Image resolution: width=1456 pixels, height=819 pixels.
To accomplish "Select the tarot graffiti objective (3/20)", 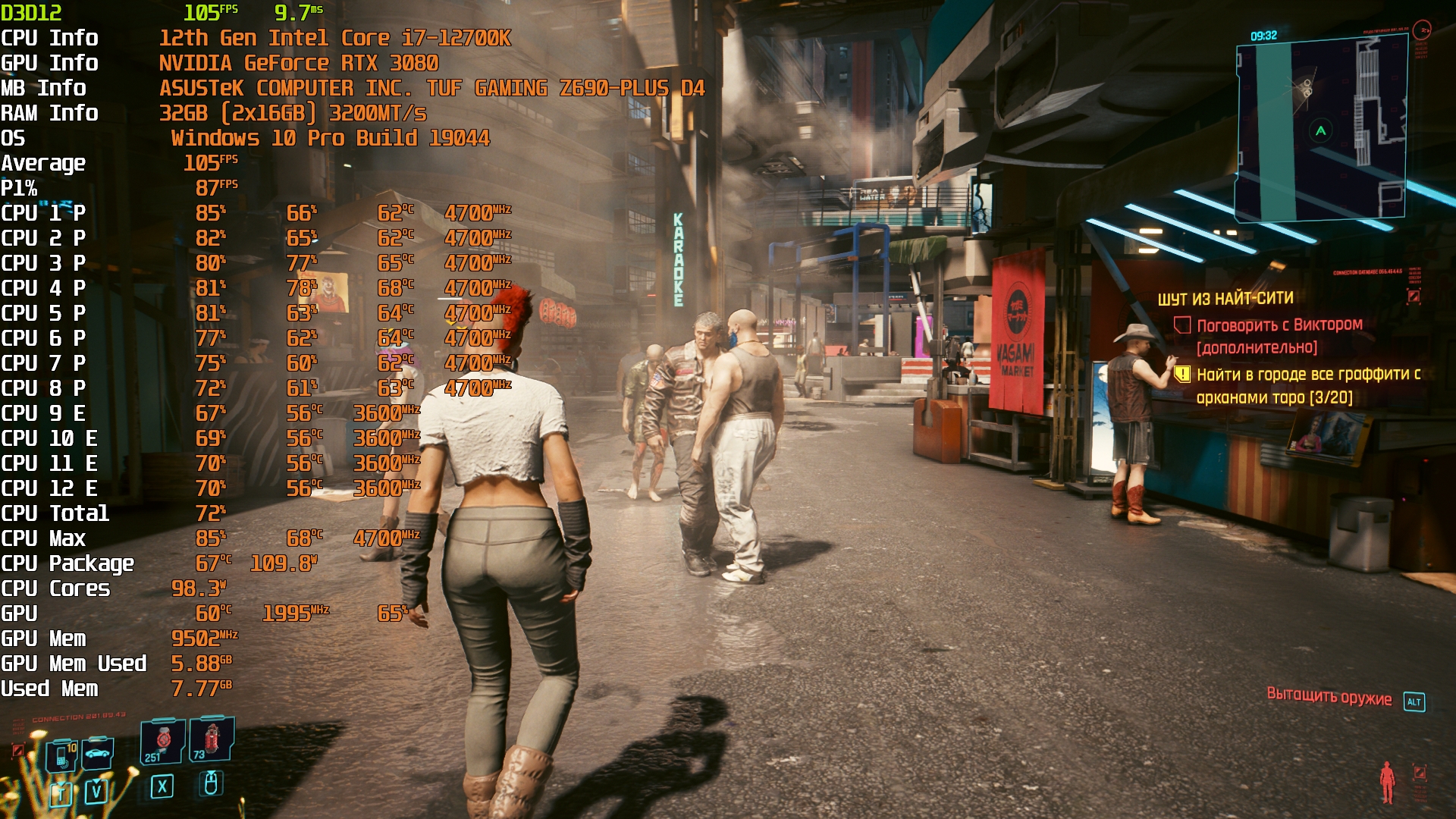I will 1307,385.
